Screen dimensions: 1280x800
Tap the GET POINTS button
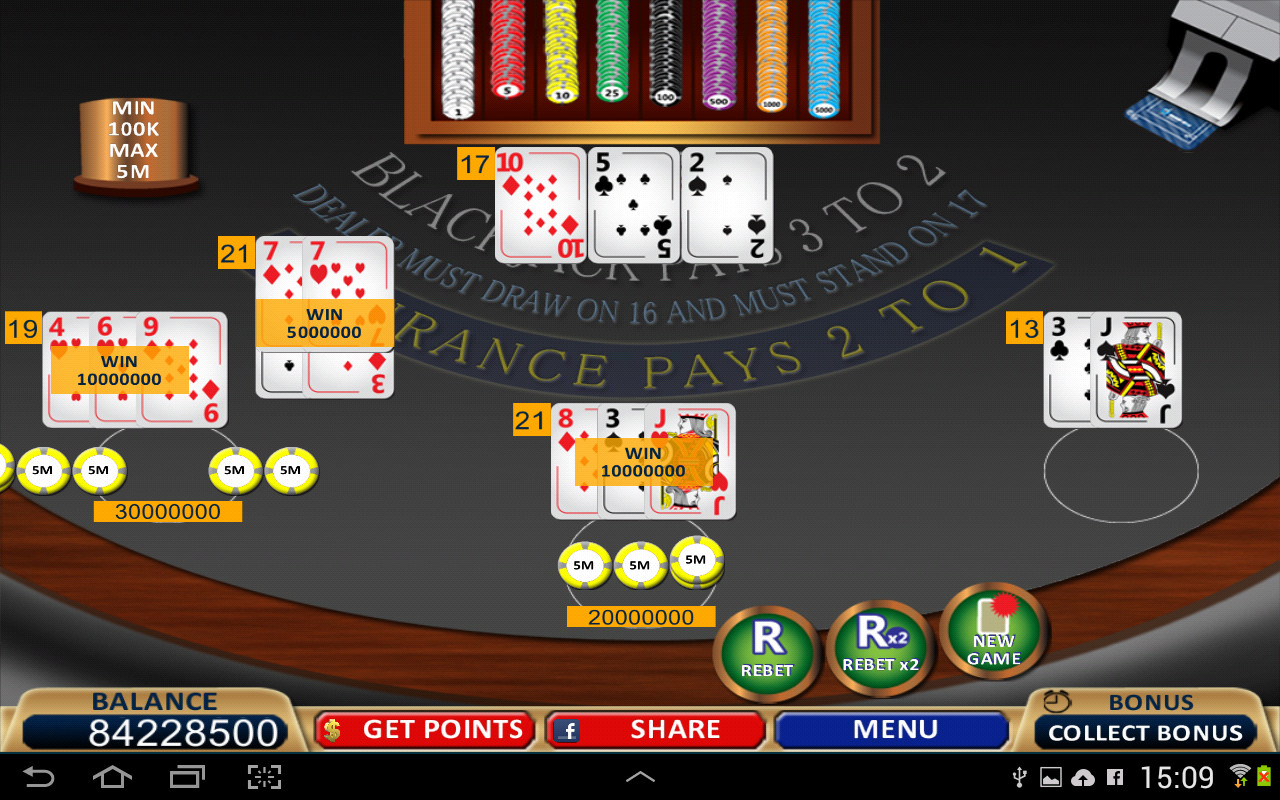[423, 730]
